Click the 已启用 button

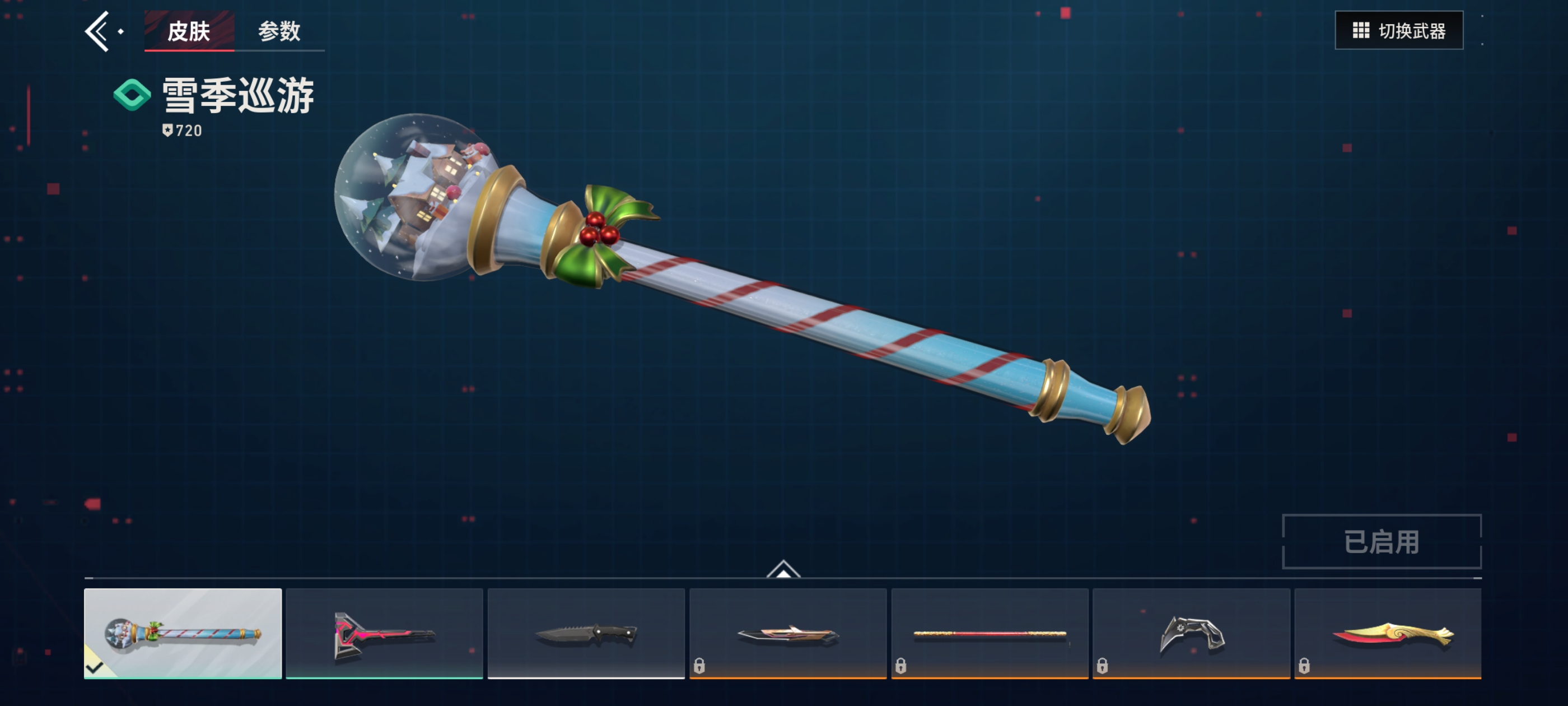1381,541
